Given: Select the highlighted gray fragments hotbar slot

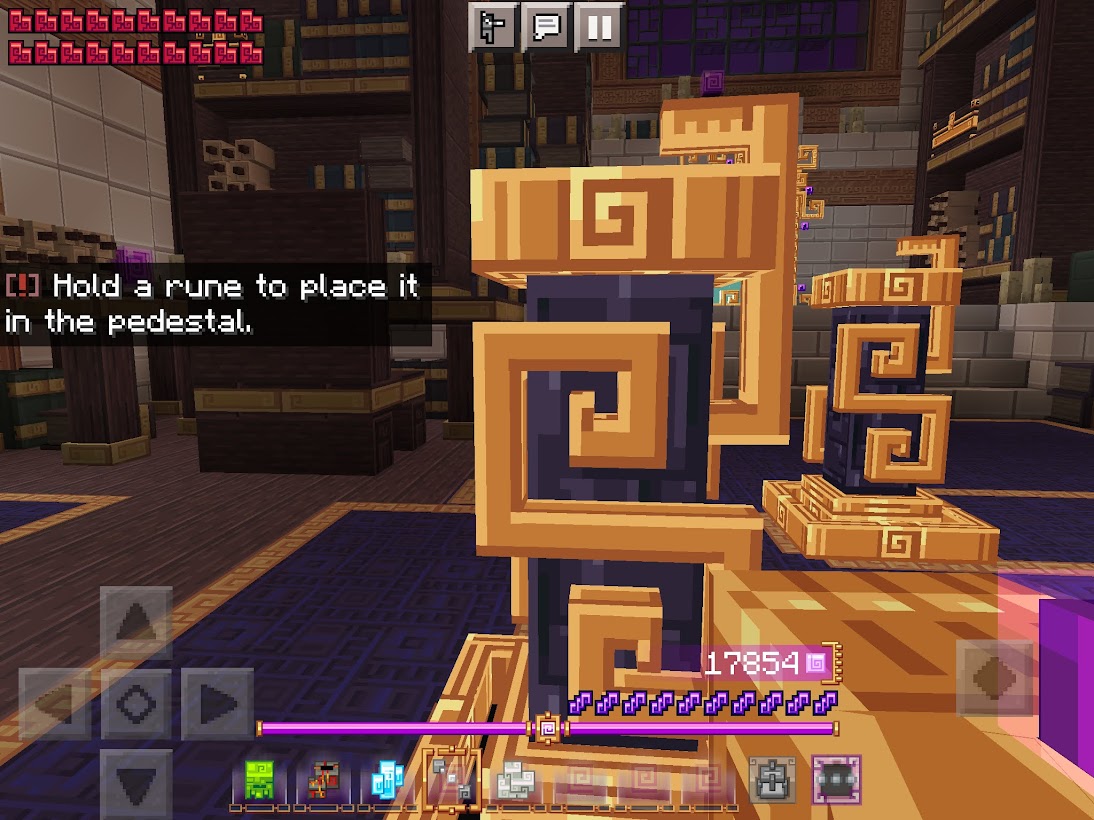Looking at the screenshot, I should pos(452,778).
